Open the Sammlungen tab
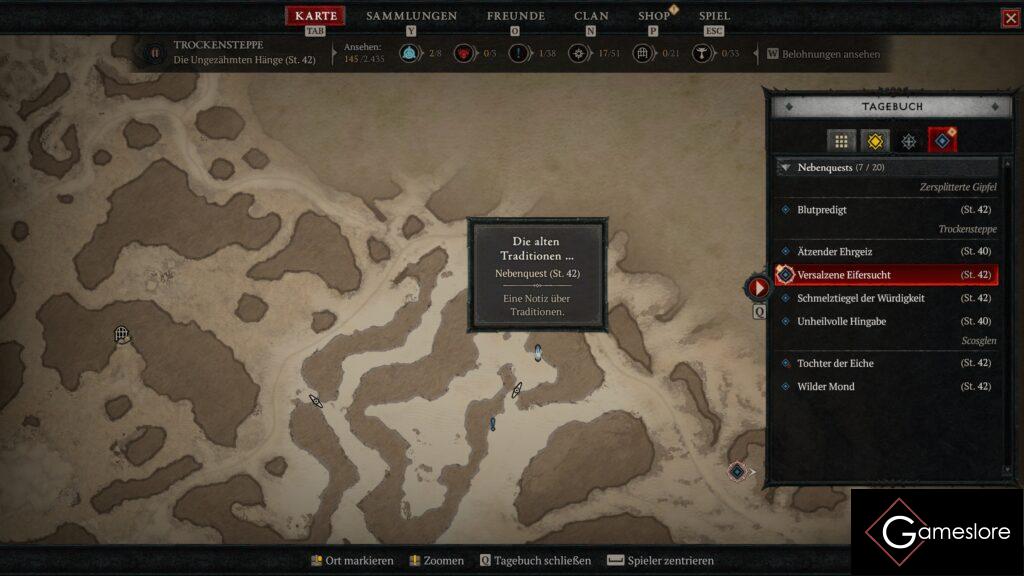This screenshot has height=576, width=1024. [411, 16]
